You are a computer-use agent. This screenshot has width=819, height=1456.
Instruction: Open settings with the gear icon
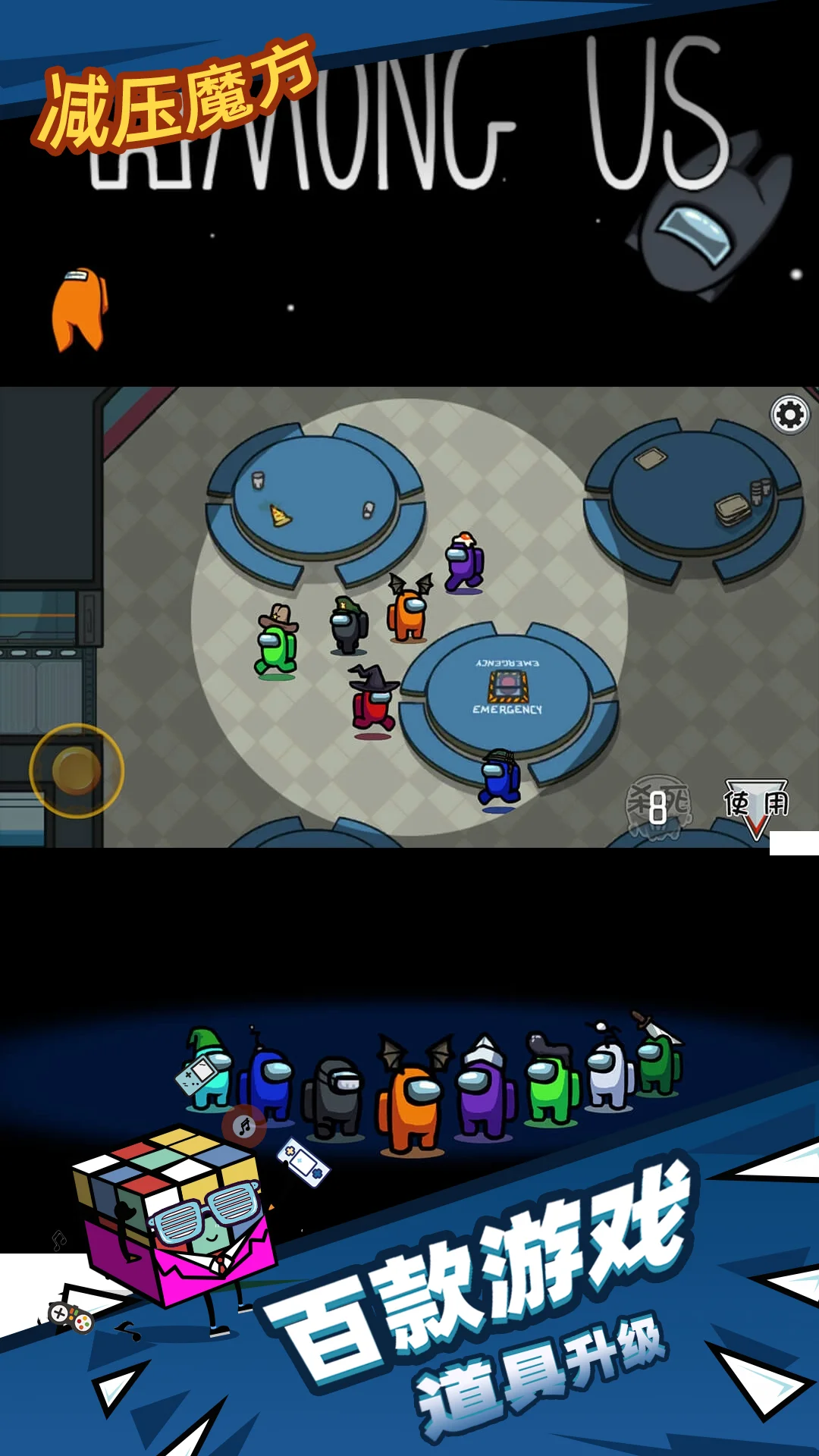click(790, 415)
